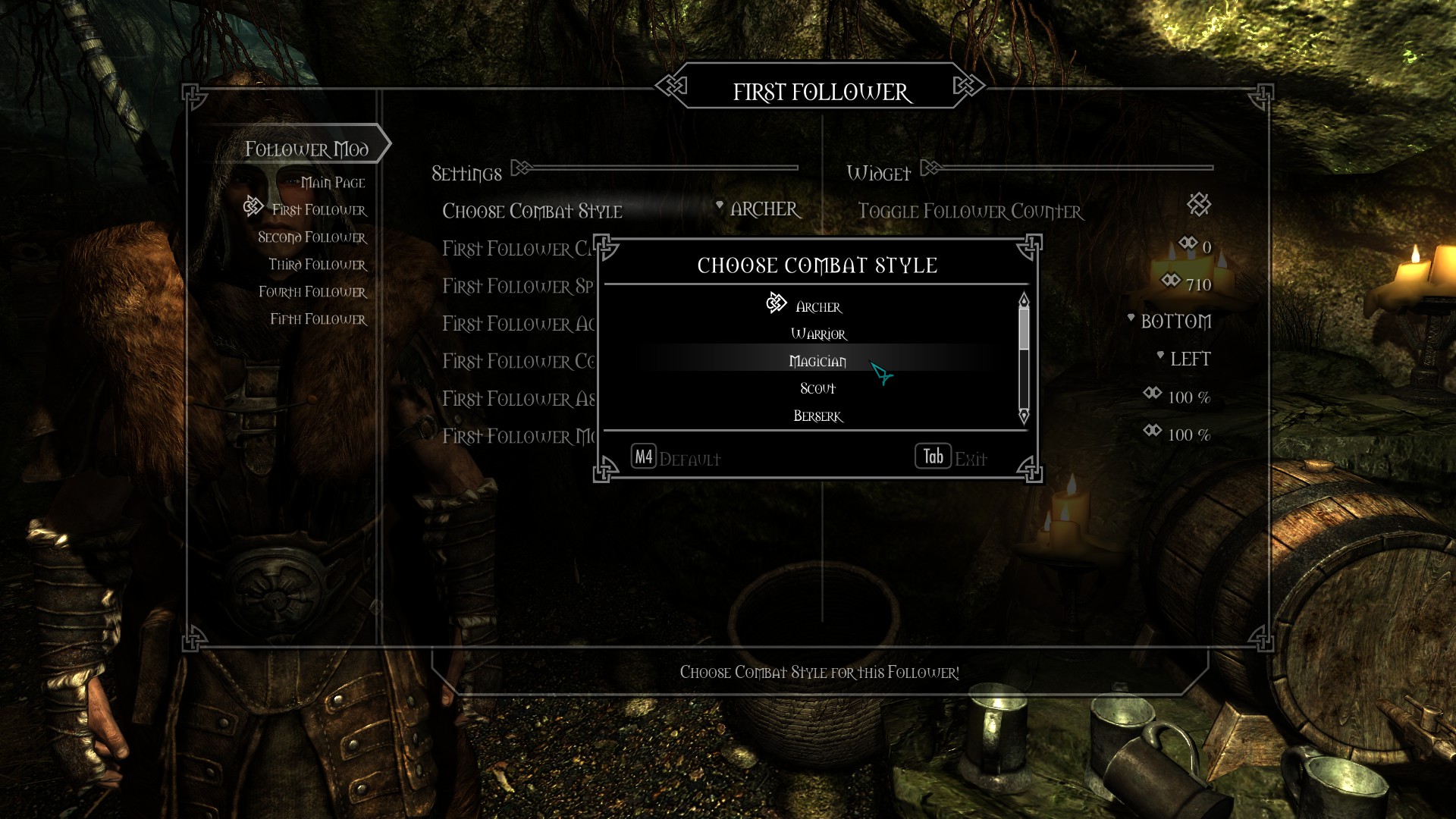
Task: Click the Default button in the dialog
Action: [x=675, y=457]
